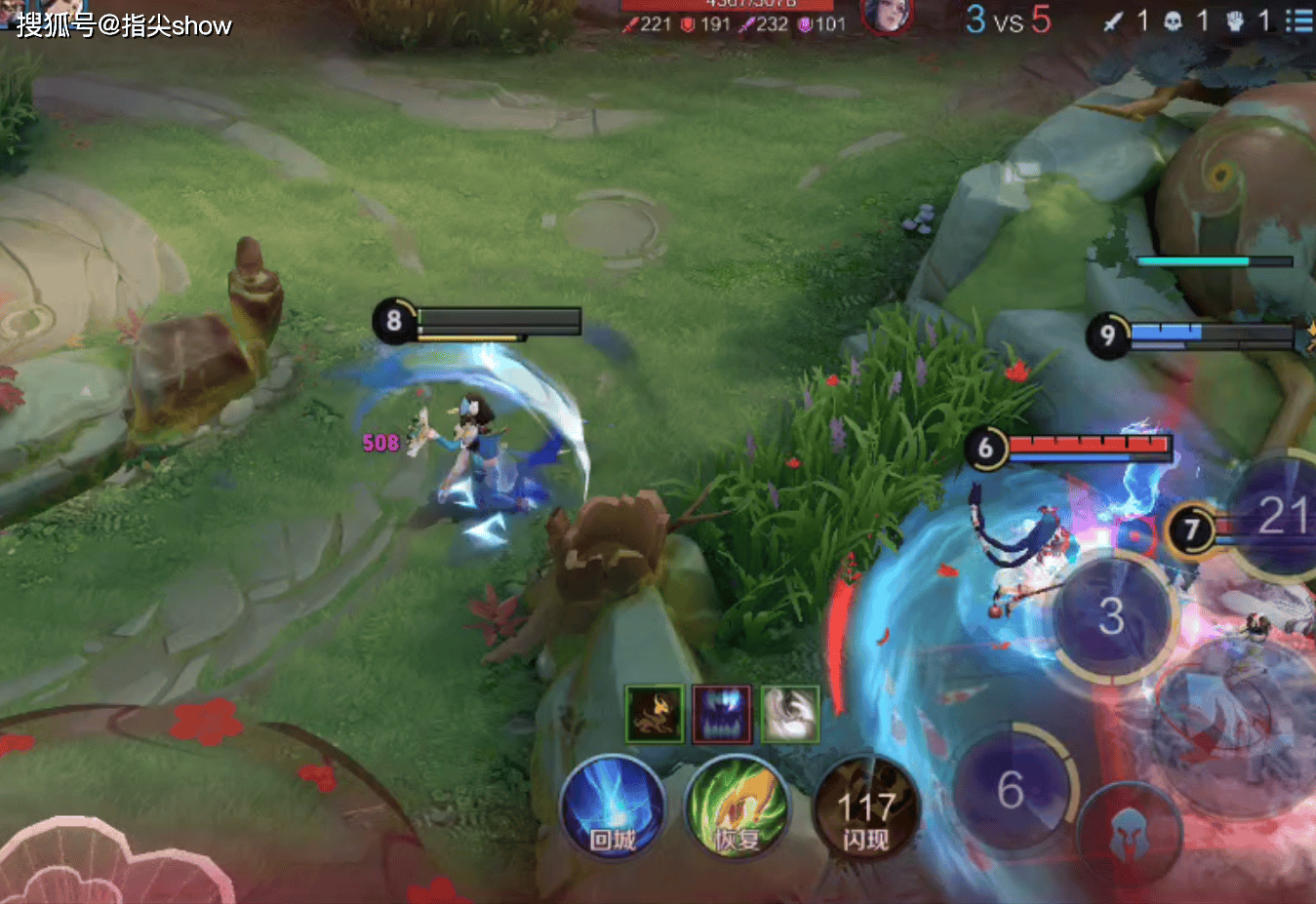Viewport: 1316px width, 904px height.
Task: Select the enemy hero portrait at top
Action: click(886, 15)
